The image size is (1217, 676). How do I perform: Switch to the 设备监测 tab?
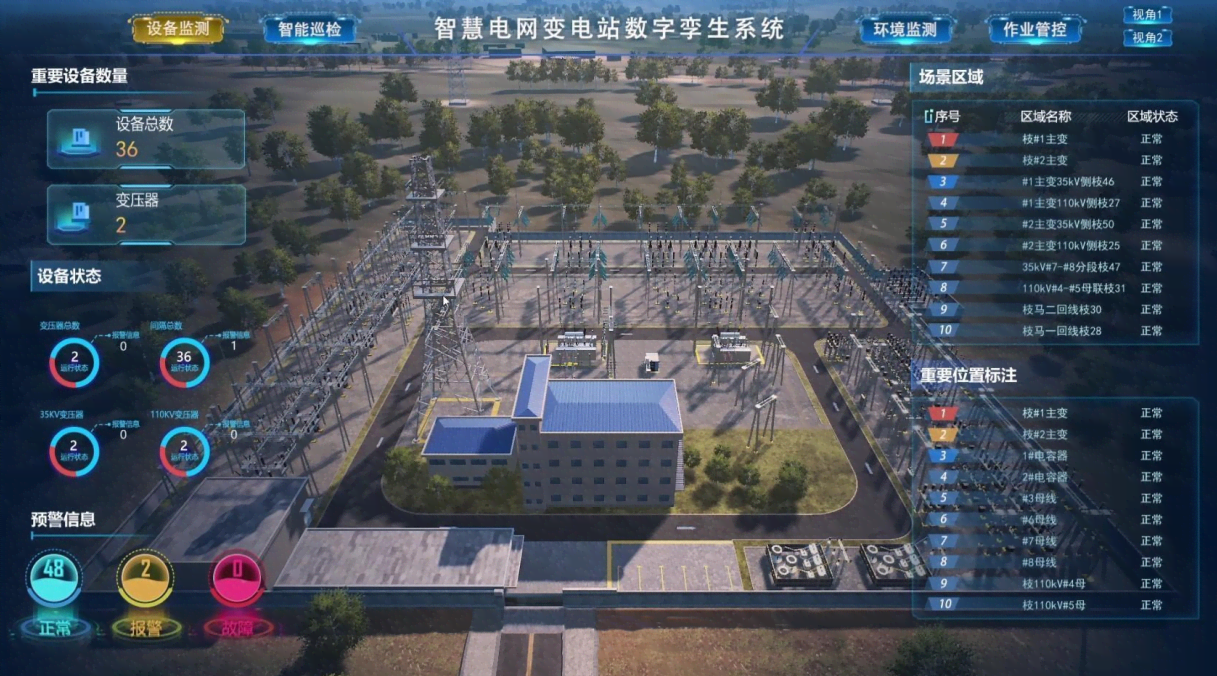coord(178,29)
